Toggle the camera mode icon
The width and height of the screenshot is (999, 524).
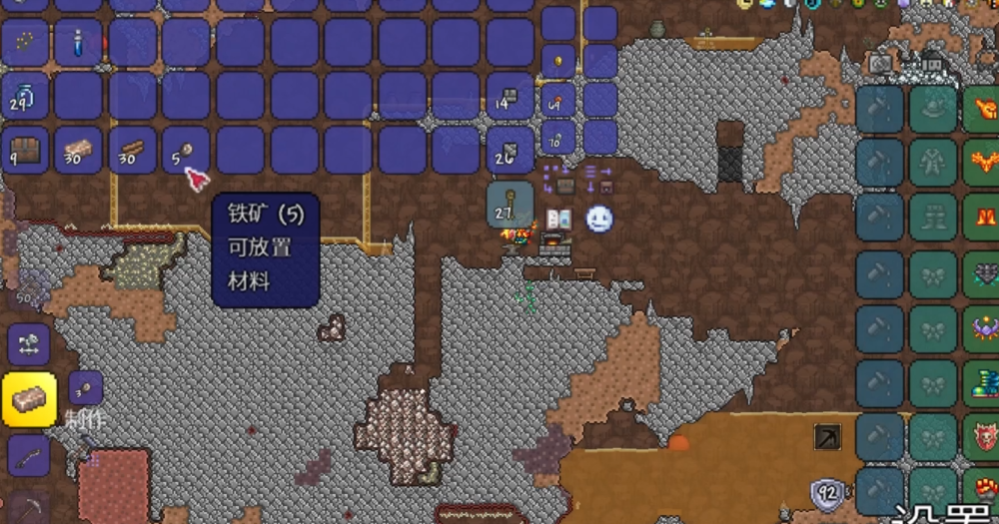click(880, 62)
